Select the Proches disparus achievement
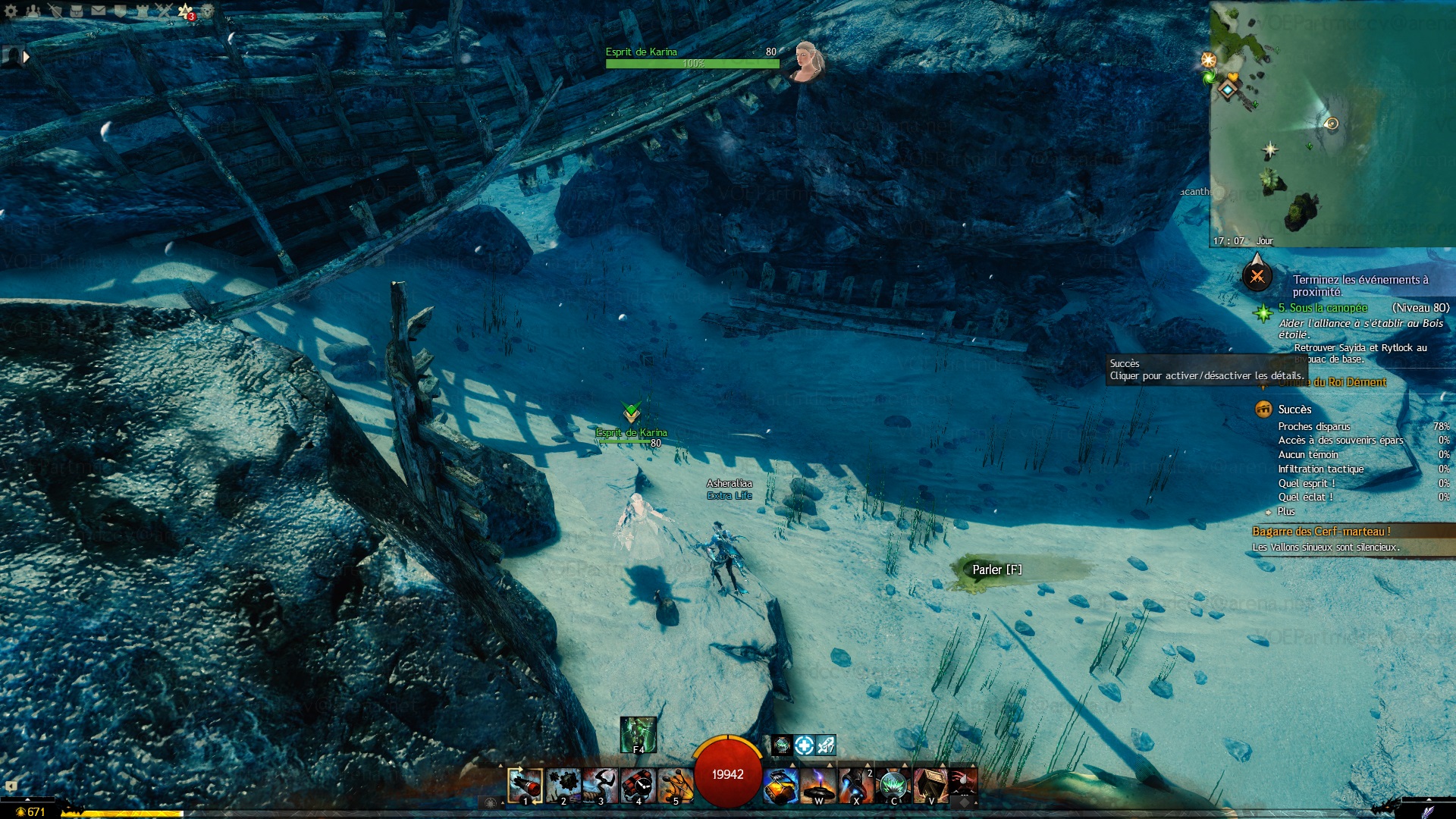This screenshot has width=1456, height=819. 1313,427
